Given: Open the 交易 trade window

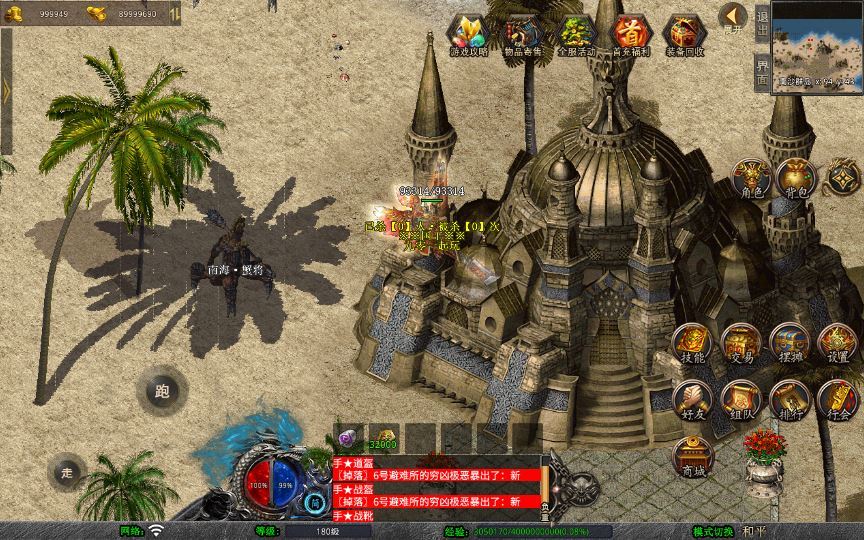Looking at the screenshot, I should coord(741,343).
